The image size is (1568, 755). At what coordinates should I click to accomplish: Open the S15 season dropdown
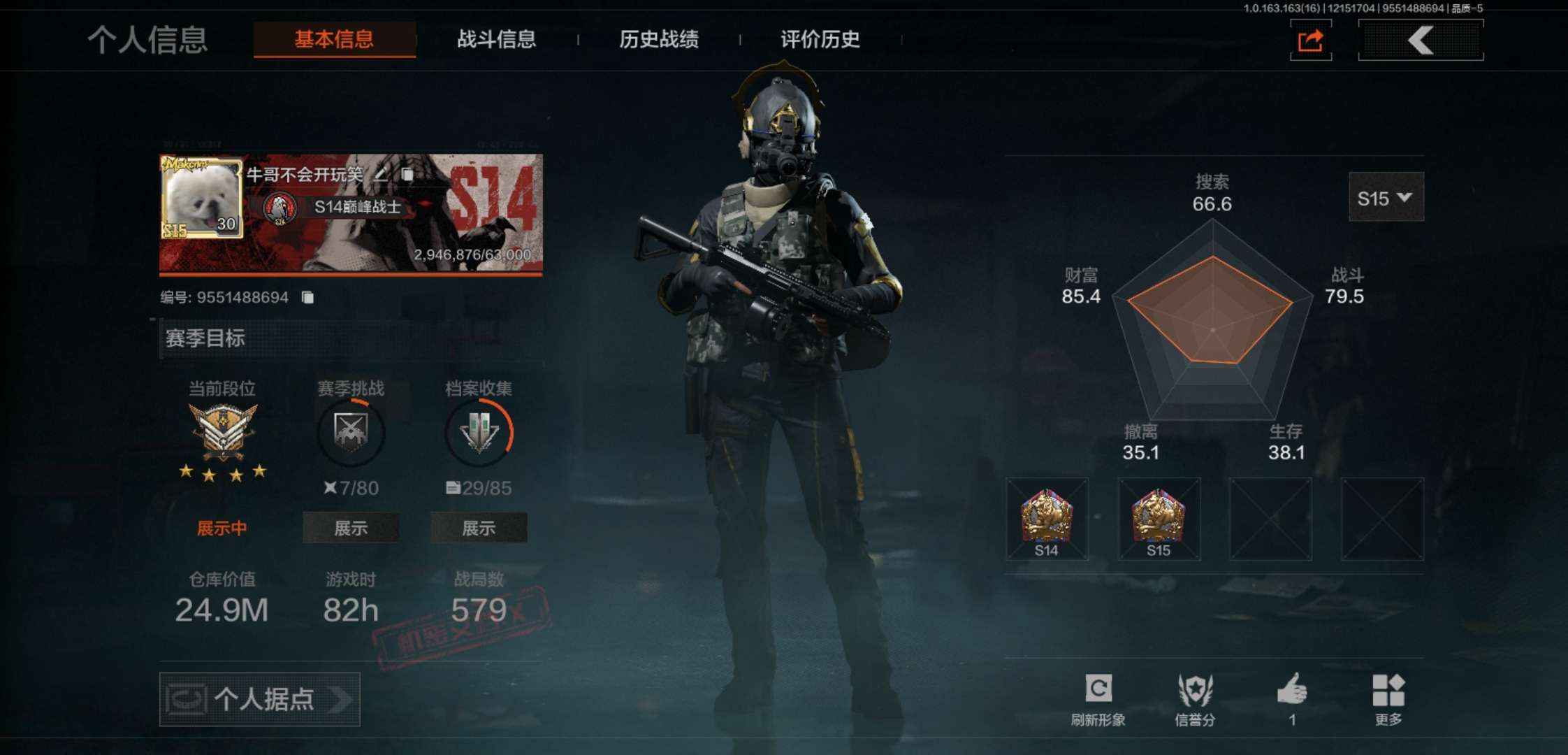pos(1386,198)
